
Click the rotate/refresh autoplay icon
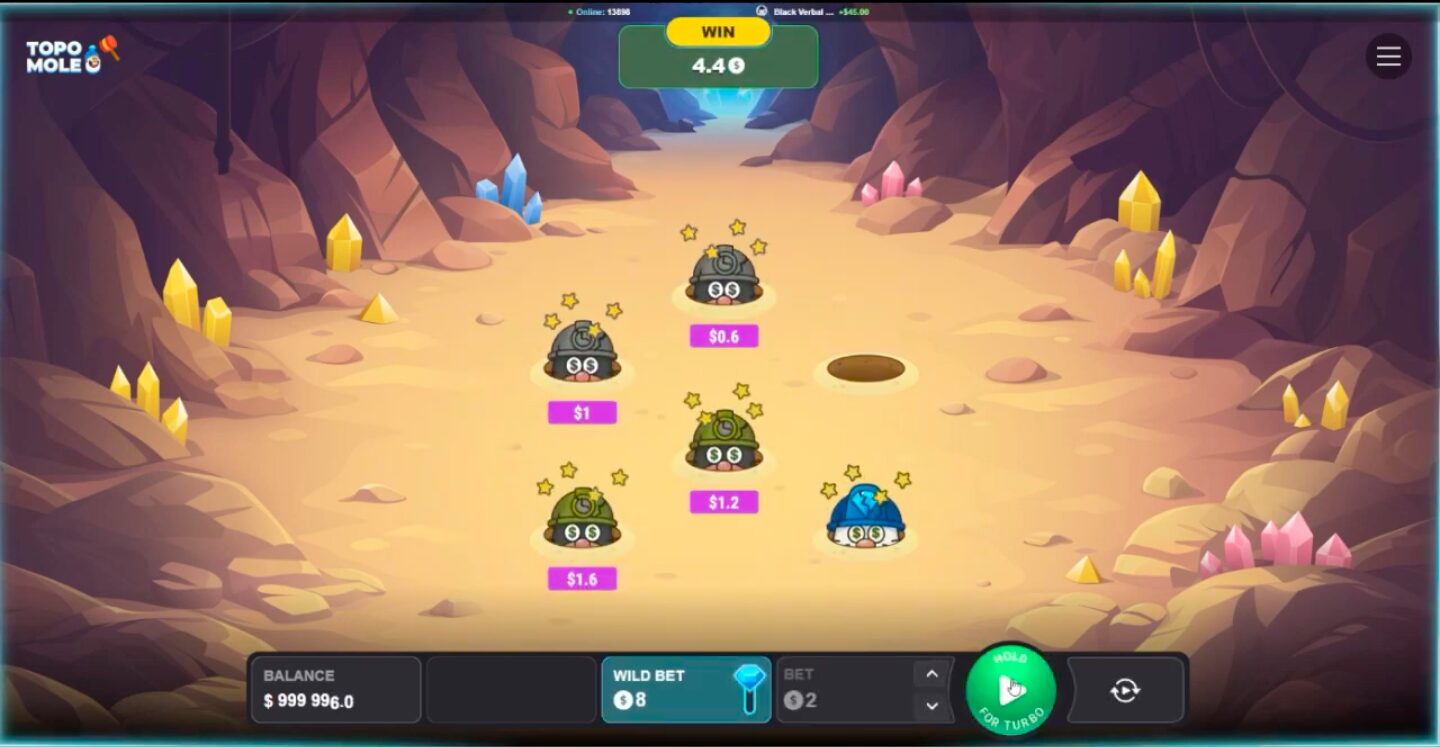(1128, 689)
